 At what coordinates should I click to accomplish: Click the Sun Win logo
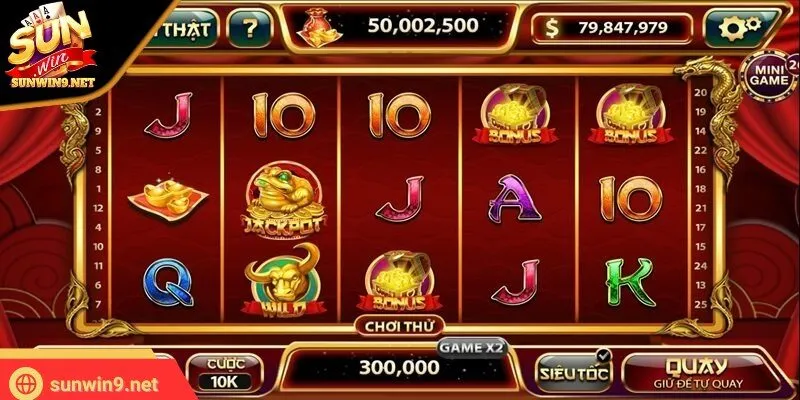click(55, 50)
